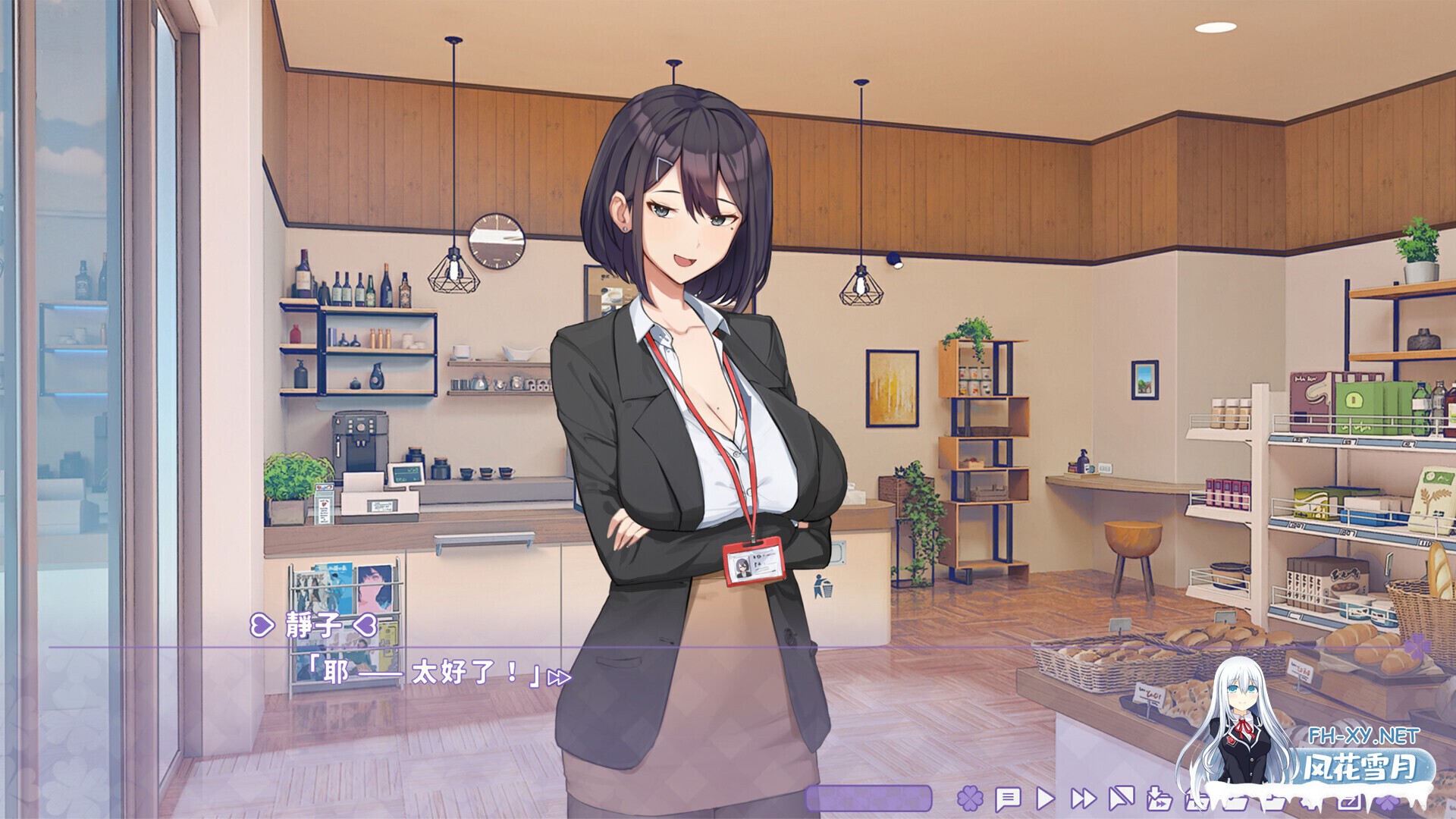
Task: Open the save screen folder icon
Action: tap(1235, 800)
